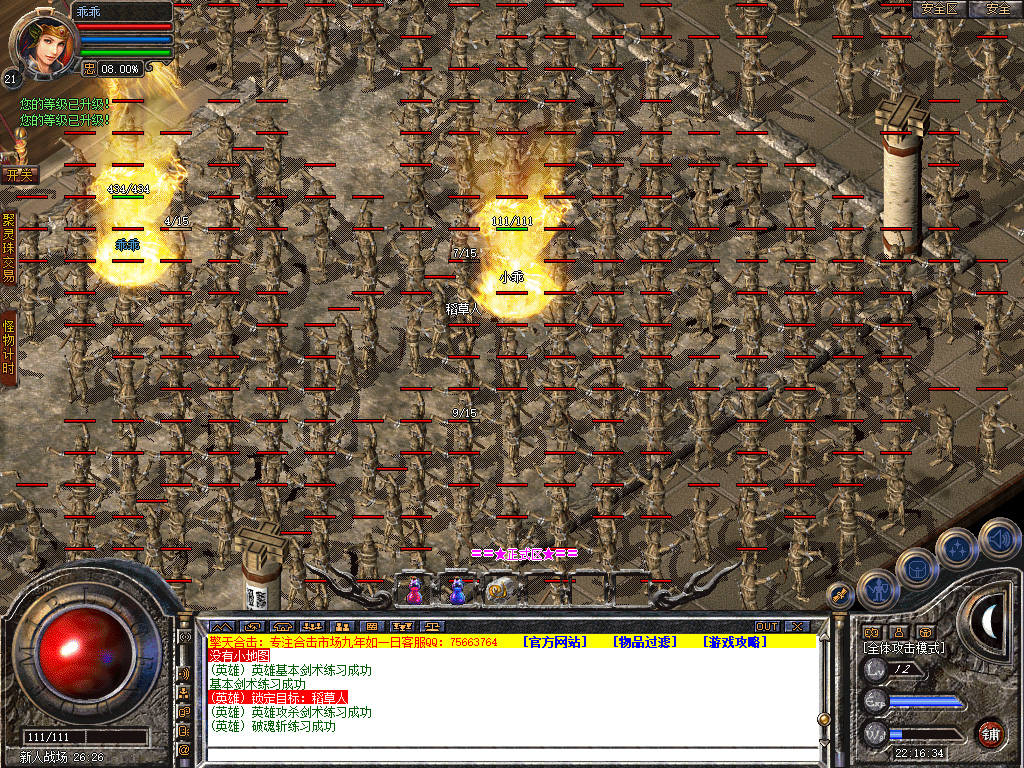
Task: Use the first red-blue potion in the belt
Action: tap(414, 591)
